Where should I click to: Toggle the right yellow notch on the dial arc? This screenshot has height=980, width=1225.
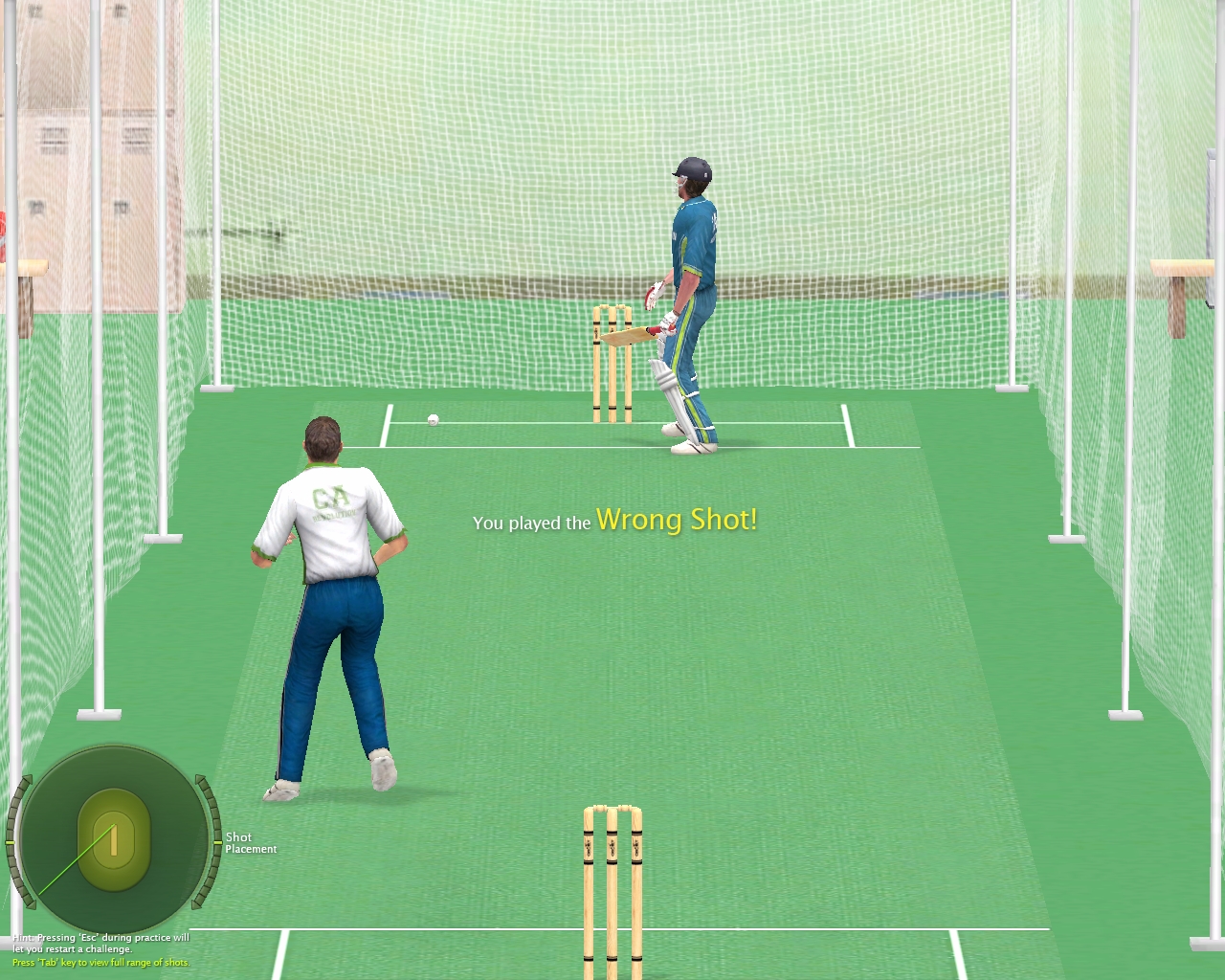pos(217,843)
